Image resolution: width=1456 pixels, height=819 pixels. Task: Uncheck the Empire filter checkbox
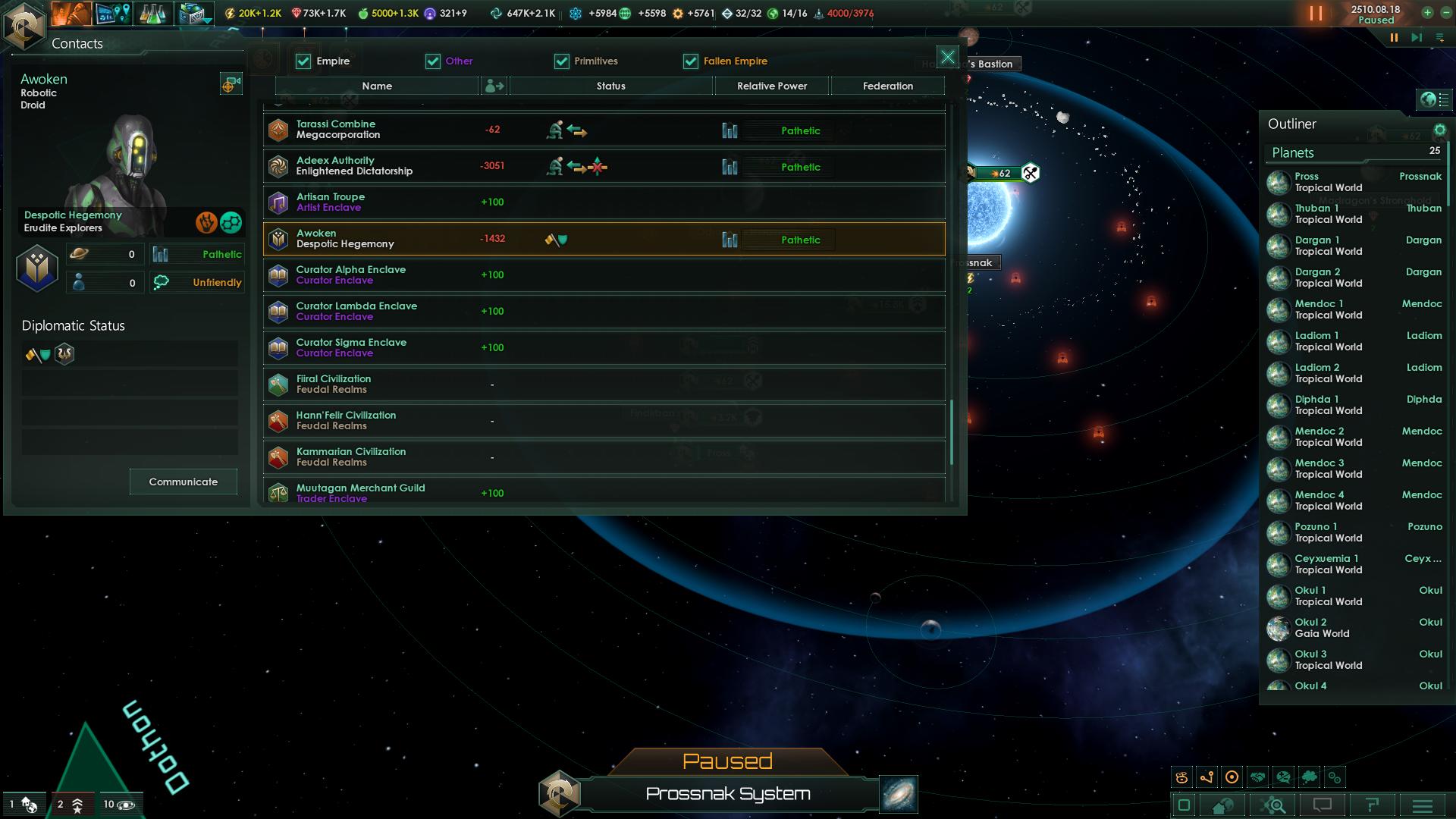(303, 61)
